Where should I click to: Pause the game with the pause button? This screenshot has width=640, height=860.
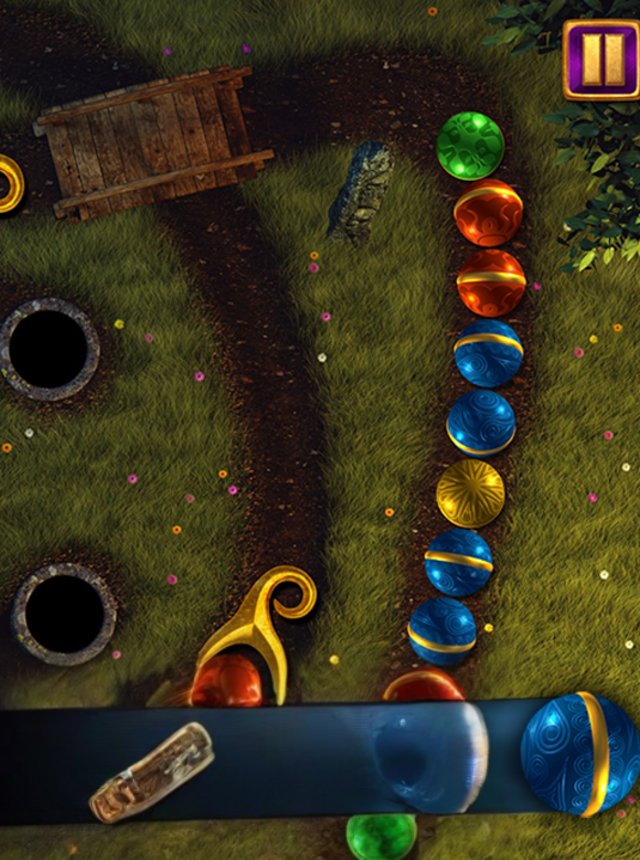tap(600, 60)
